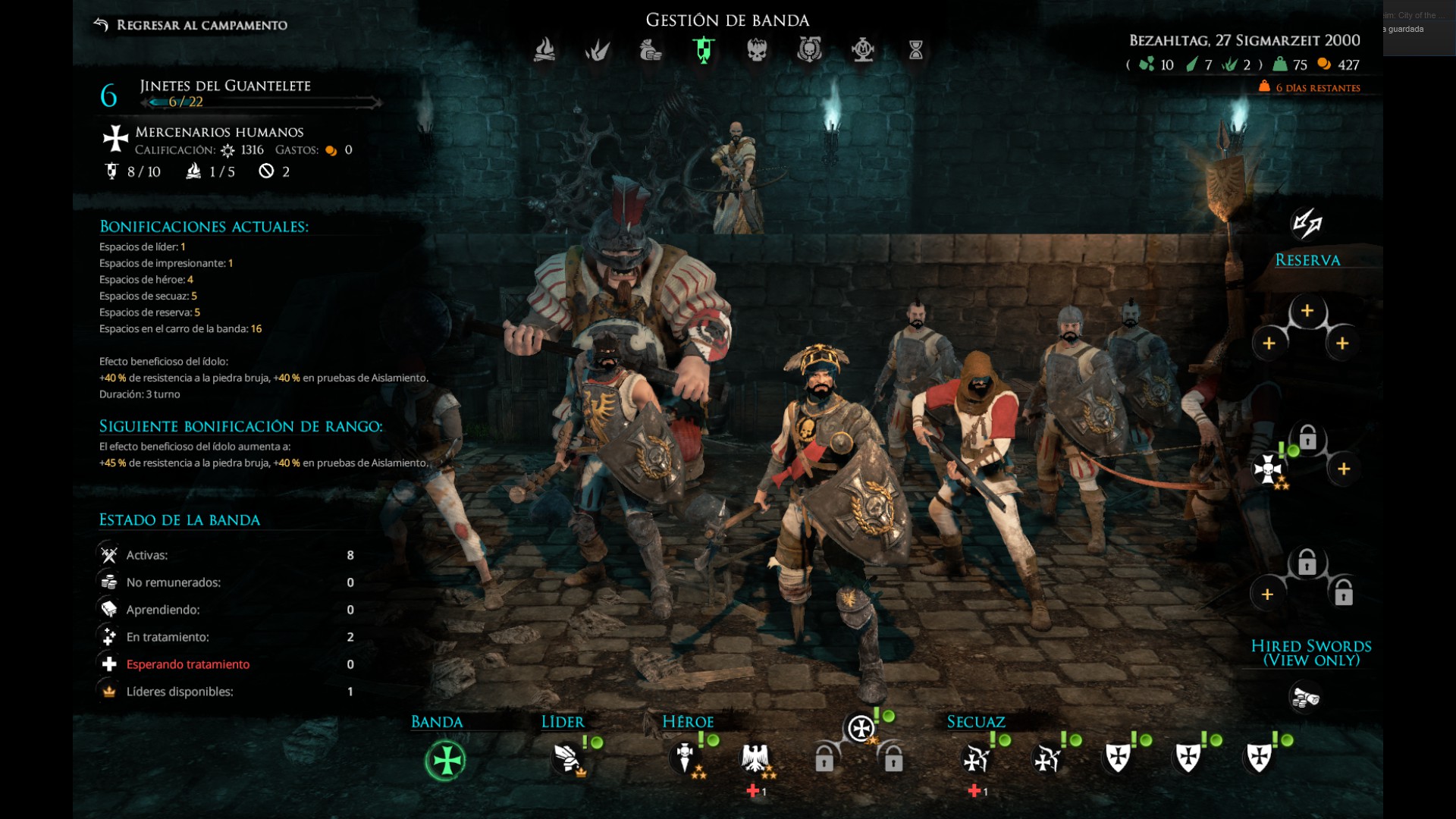The height and width of the screenshot is (819, 1456).
Task: Select the reserve unit with skull cross emblem
Action: (x=1268, y=469)
